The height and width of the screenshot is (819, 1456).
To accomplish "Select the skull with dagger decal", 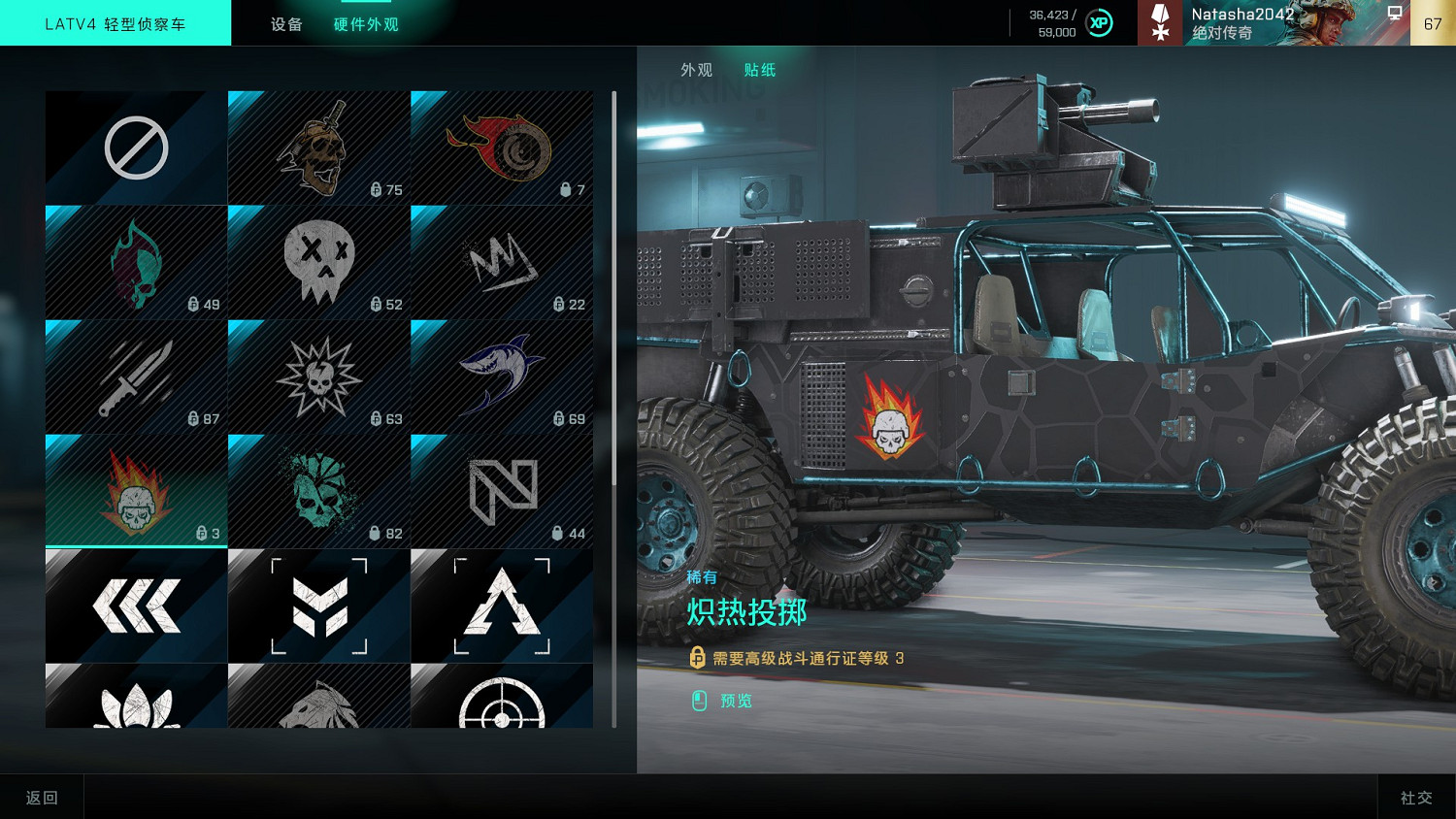I will point(318,147).
